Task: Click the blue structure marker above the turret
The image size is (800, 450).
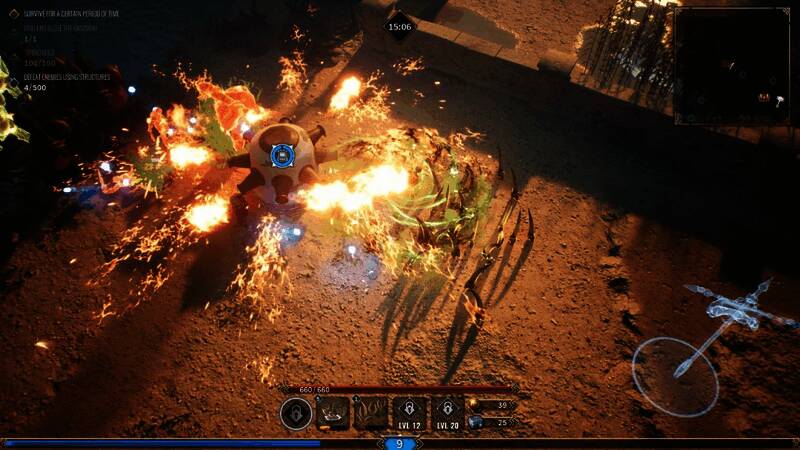Action: tap(282, 155)
